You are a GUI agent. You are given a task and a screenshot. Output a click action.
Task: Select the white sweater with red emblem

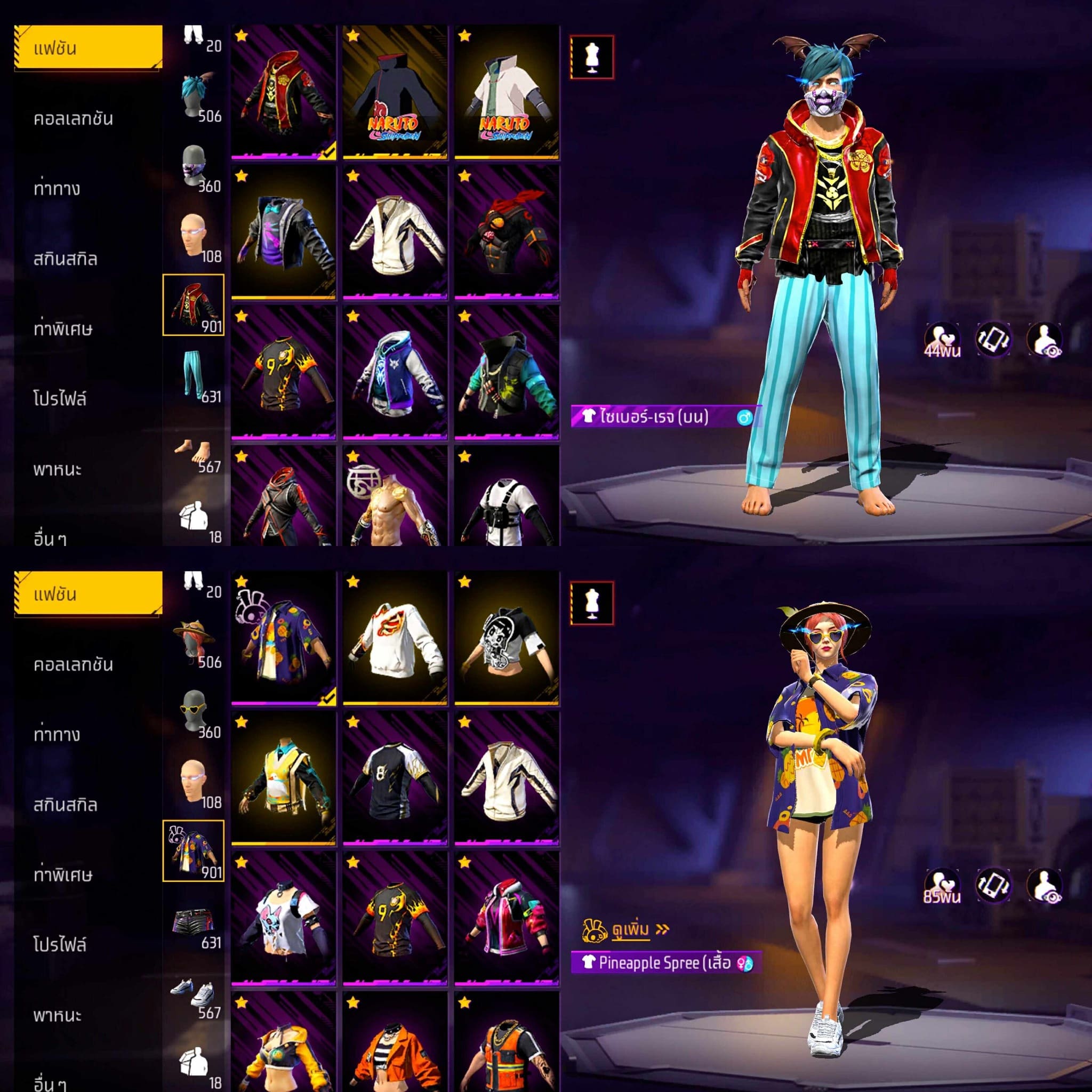click(395, 639)
